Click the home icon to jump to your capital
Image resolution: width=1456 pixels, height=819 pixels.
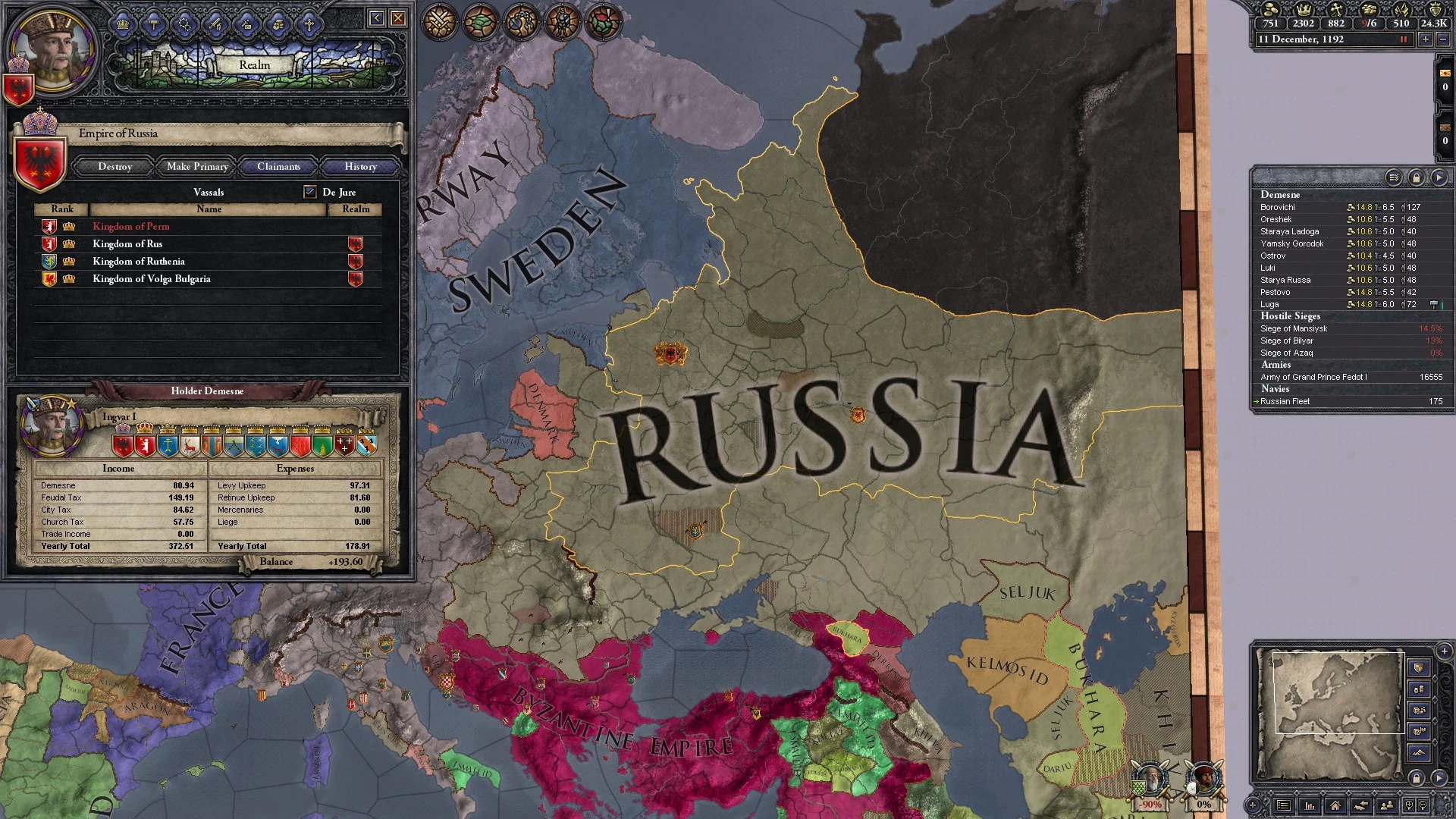(x=1334, y=805)
